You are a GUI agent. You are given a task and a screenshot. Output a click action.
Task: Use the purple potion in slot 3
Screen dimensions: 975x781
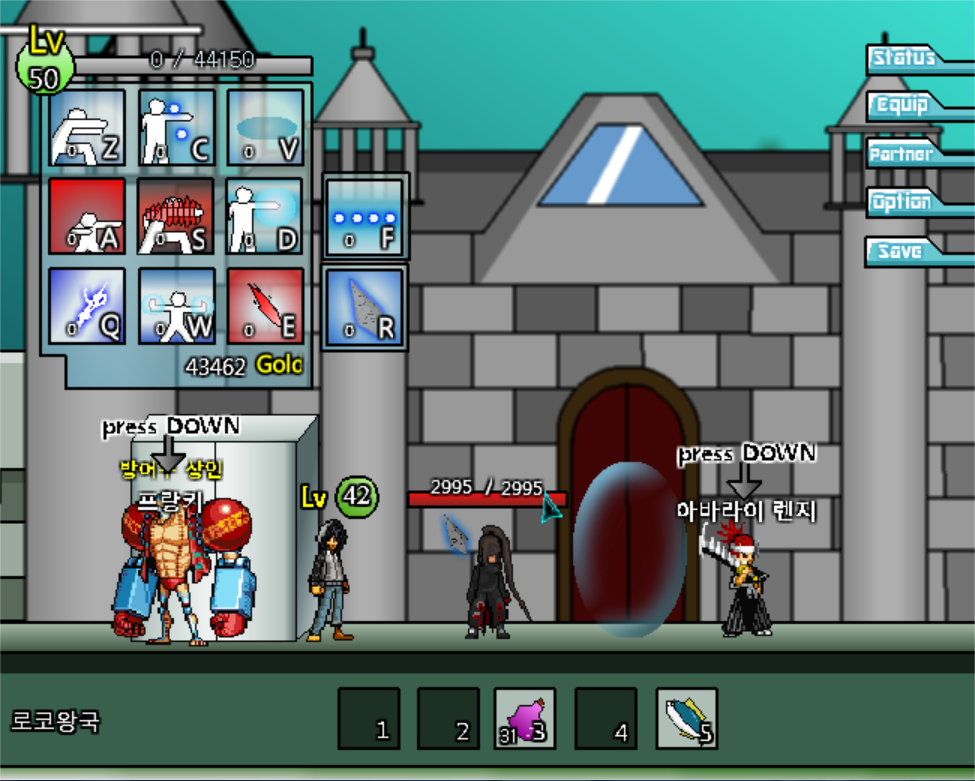[x=525, y=719]
